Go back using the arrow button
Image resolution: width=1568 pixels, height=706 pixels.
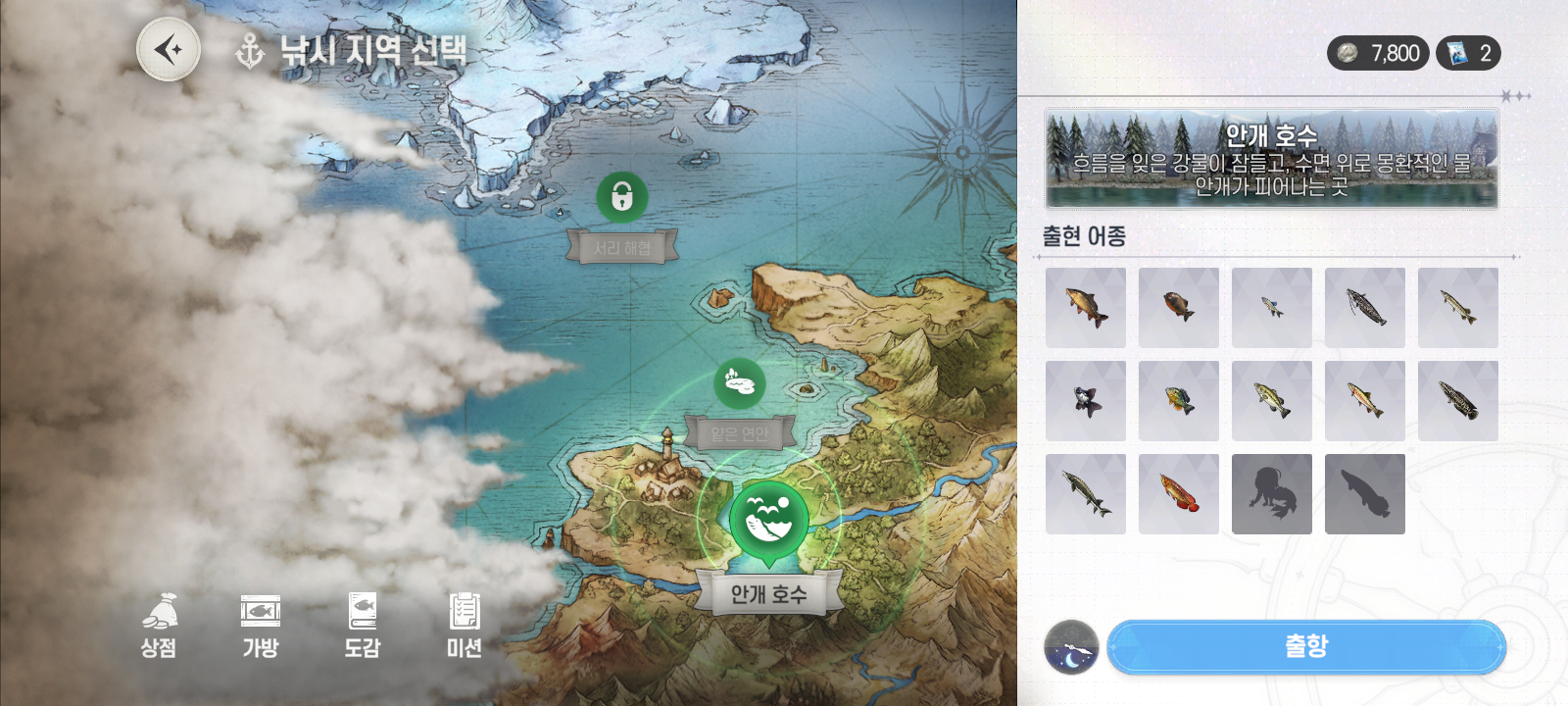[169, 49]
